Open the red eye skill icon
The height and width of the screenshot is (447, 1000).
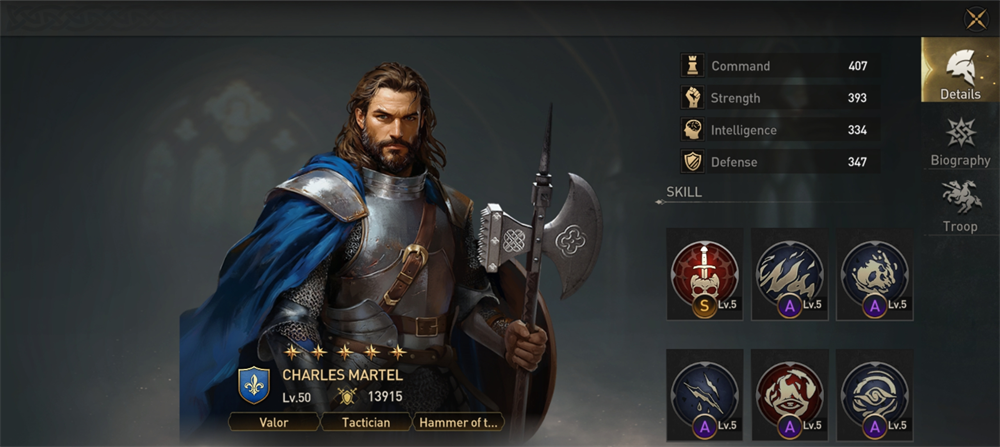tap(789, 394)
